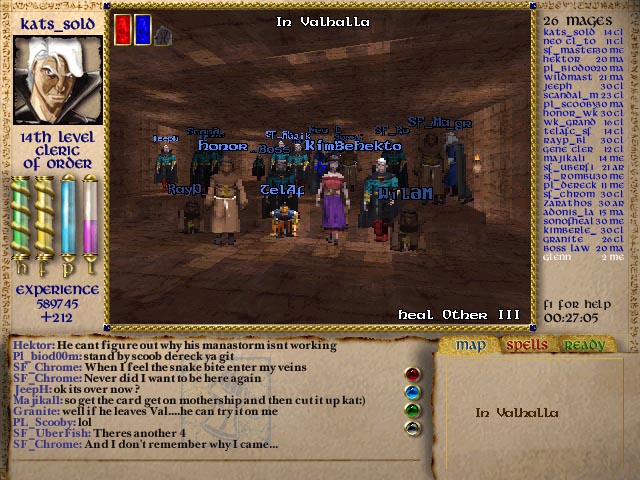Select the ready tab

582,346
